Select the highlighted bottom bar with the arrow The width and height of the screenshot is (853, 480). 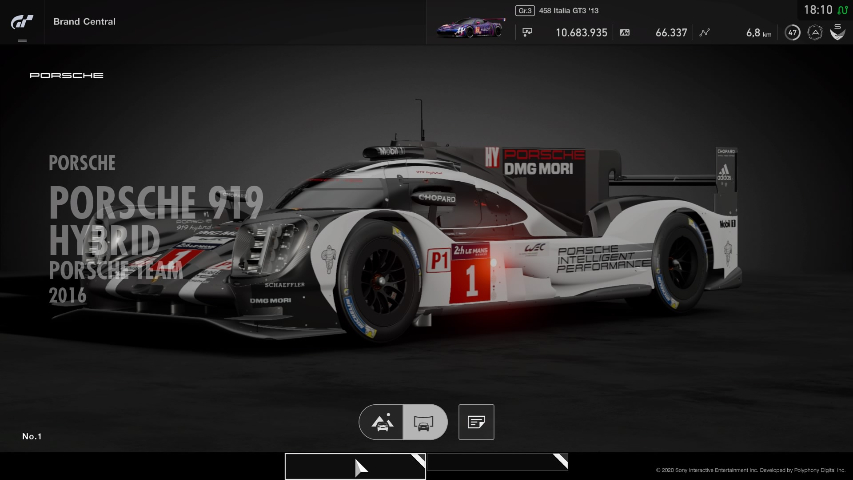[x=355, y=466]
